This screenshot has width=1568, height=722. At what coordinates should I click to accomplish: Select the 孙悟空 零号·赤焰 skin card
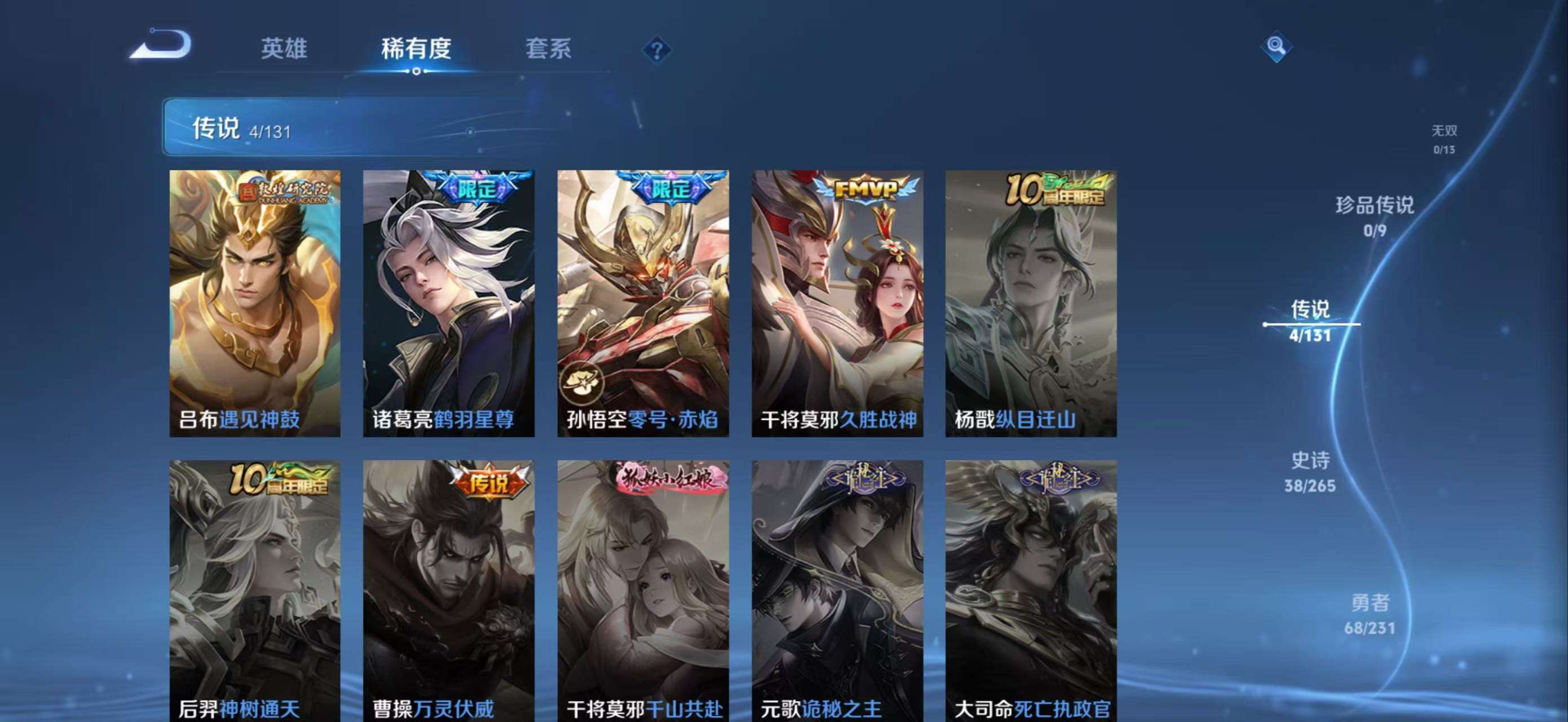coord(643,303)
